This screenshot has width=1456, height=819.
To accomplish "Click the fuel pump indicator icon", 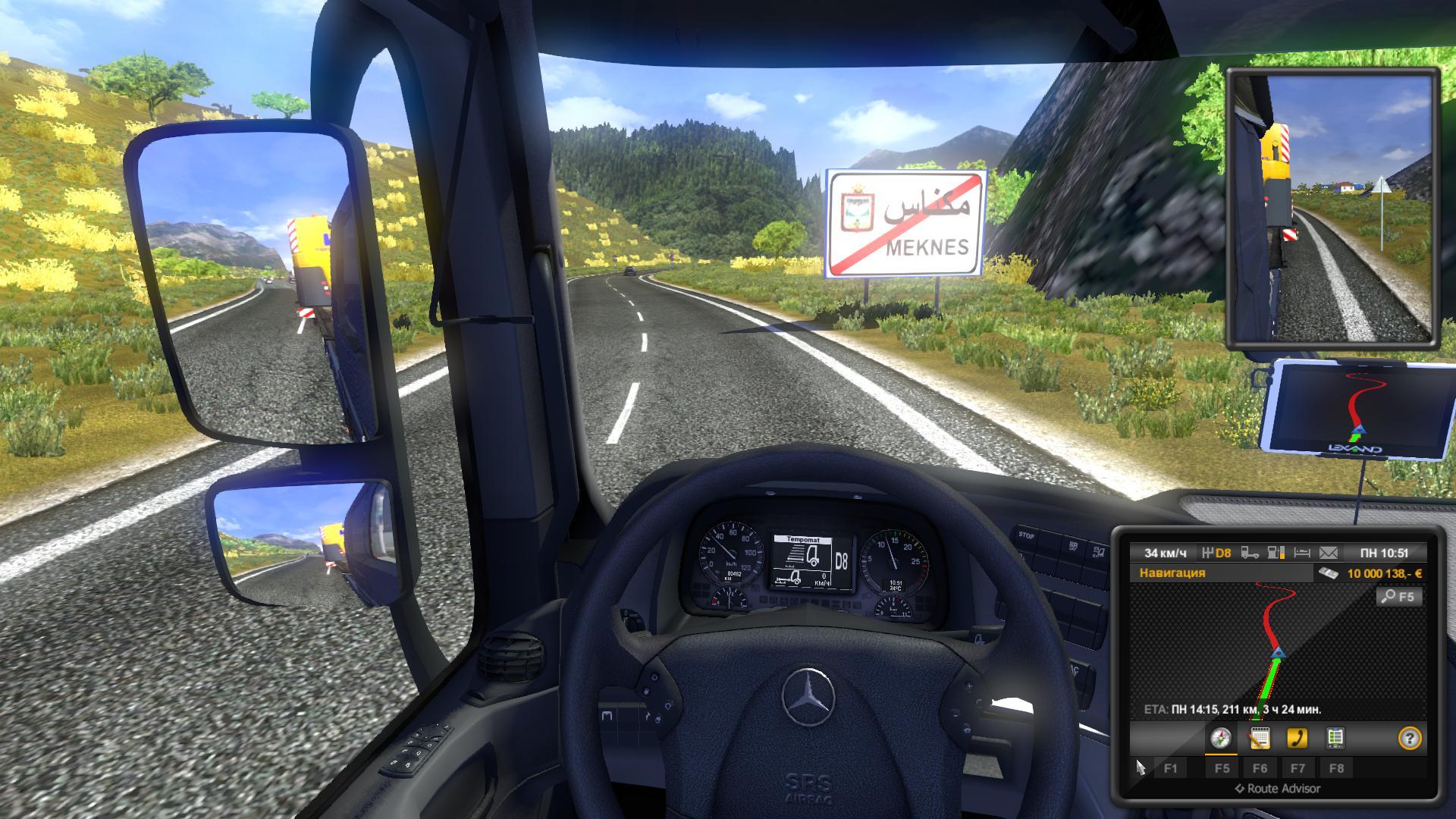I will pos(1276,553).
